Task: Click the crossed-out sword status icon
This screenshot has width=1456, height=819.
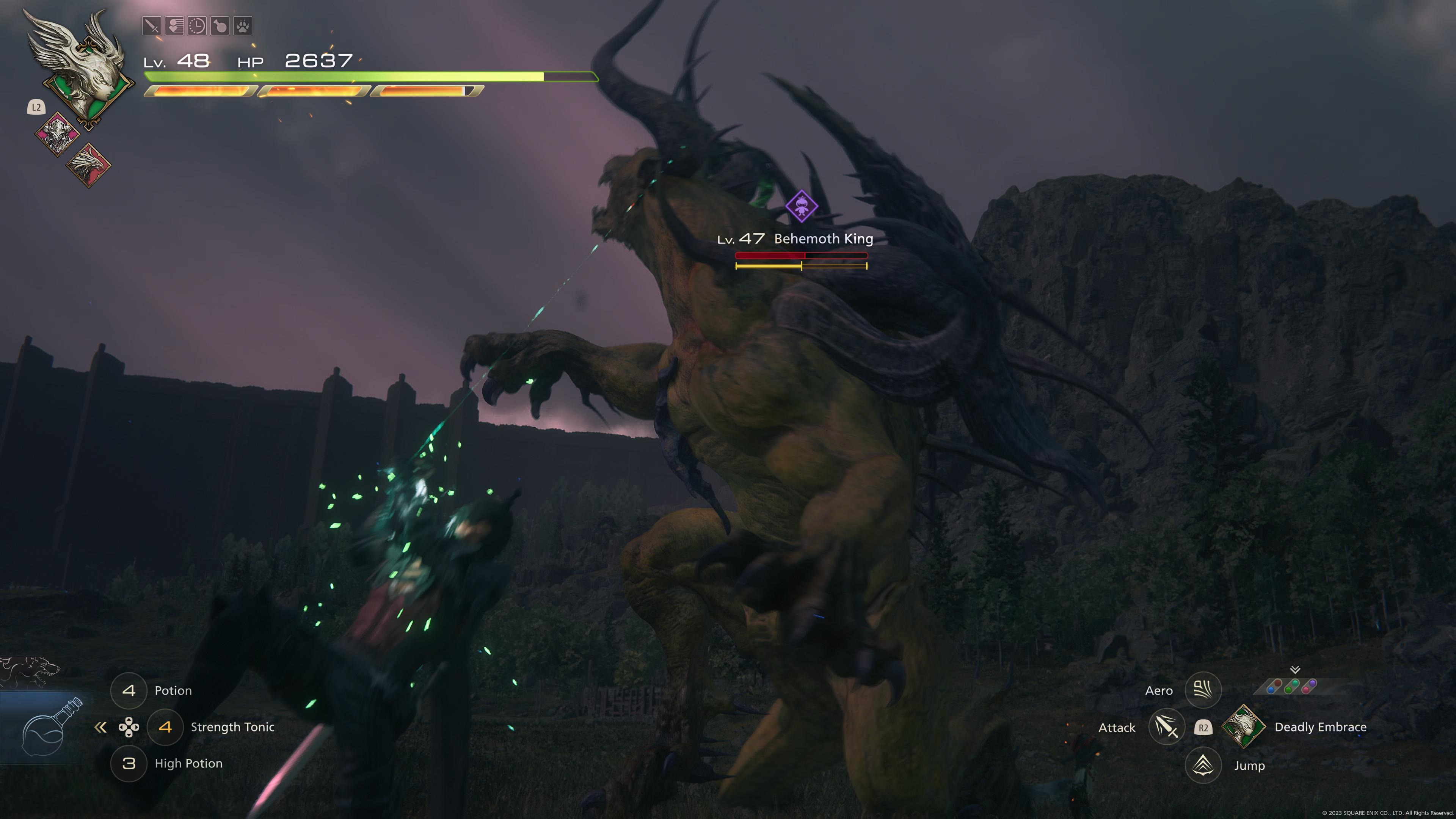Action: point(152,26)
